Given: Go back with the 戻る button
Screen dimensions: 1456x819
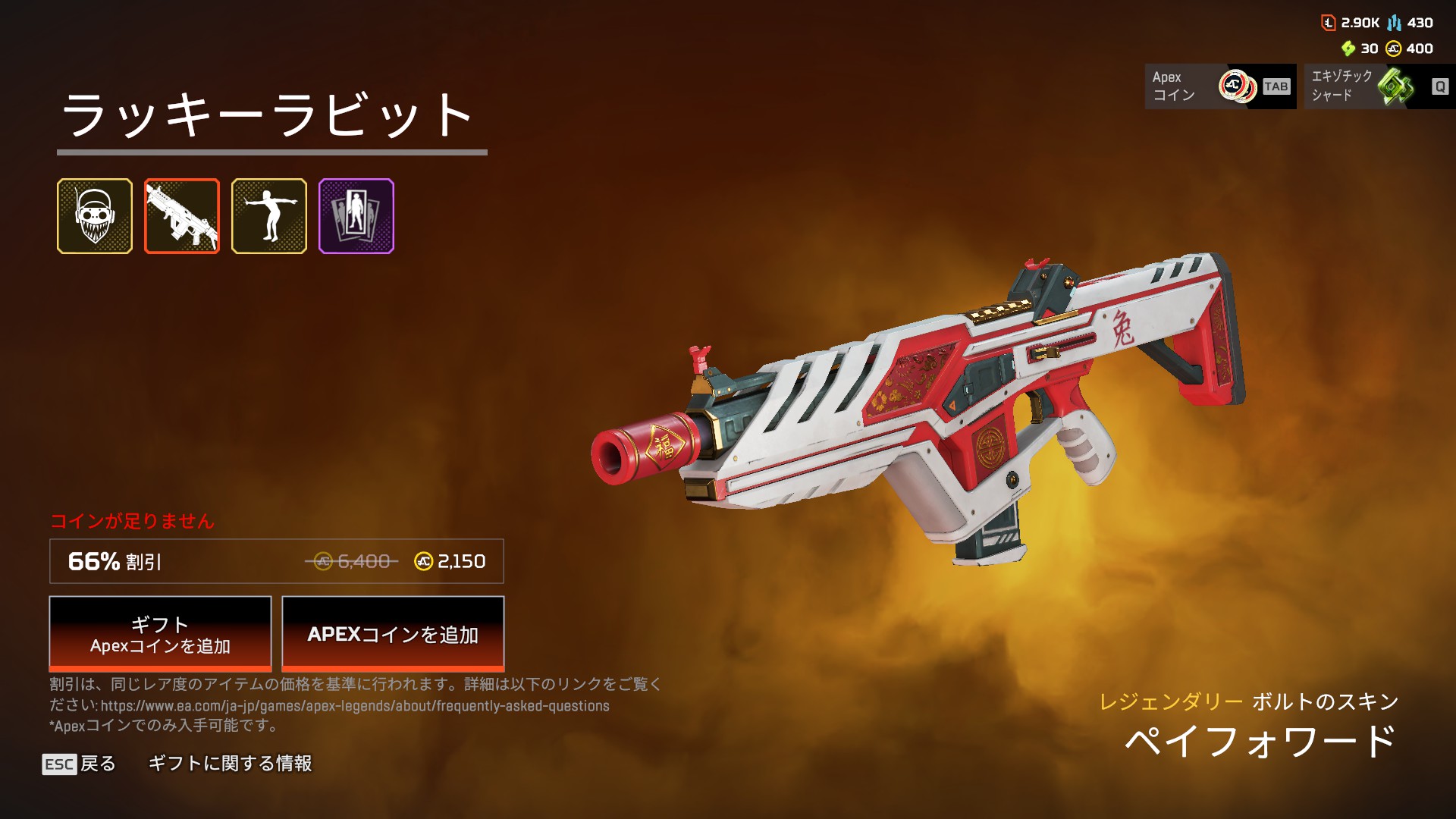Looking at the screenshot, I should tap(80, 764).
